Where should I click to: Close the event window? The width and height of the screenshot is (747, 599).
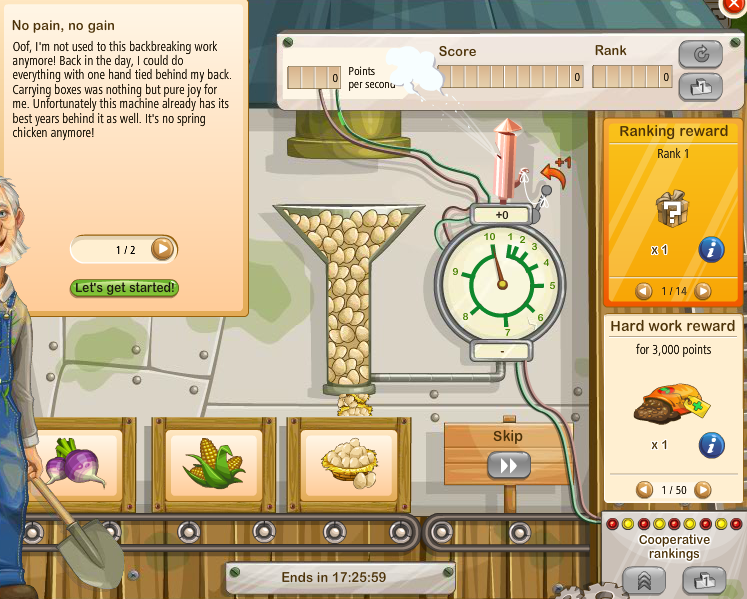[736, 6]
